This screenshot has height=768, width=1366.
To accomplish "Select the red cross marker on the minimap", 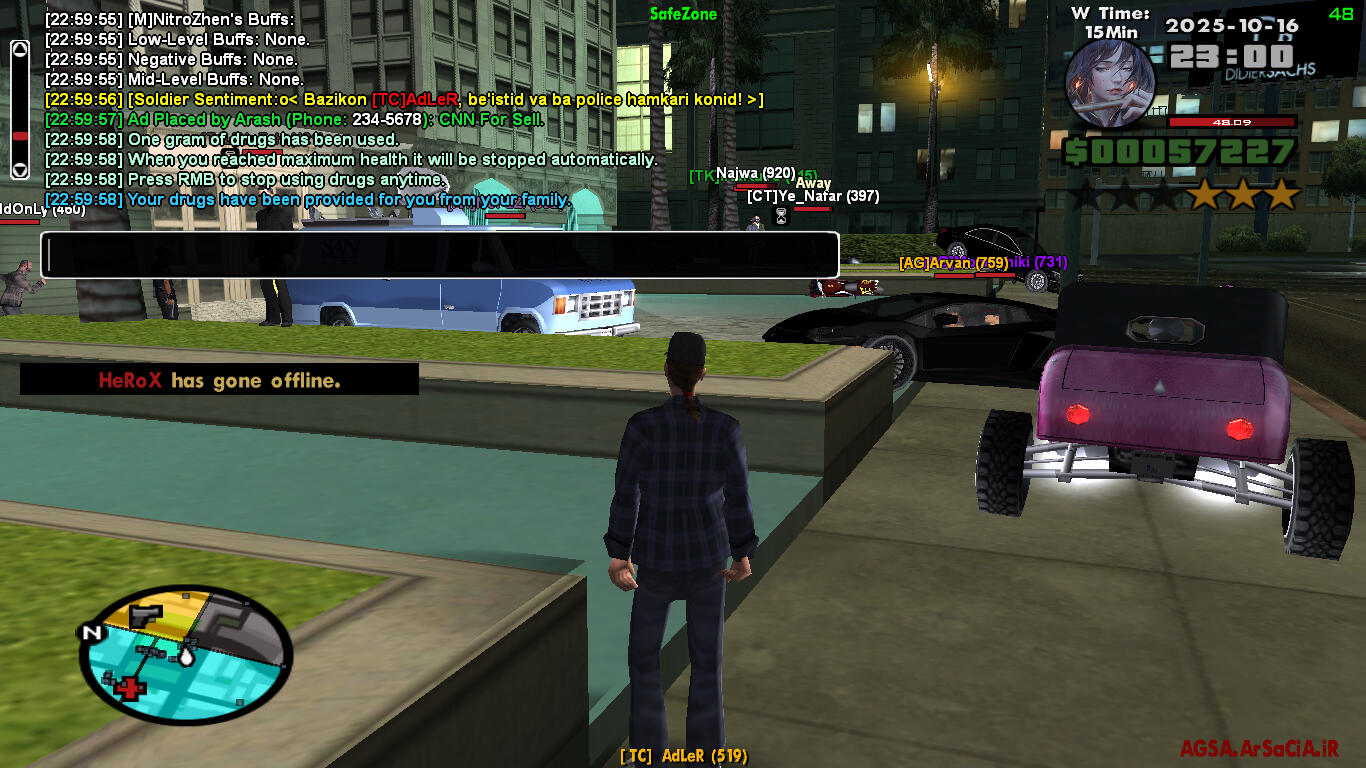I will click(128, 687).
